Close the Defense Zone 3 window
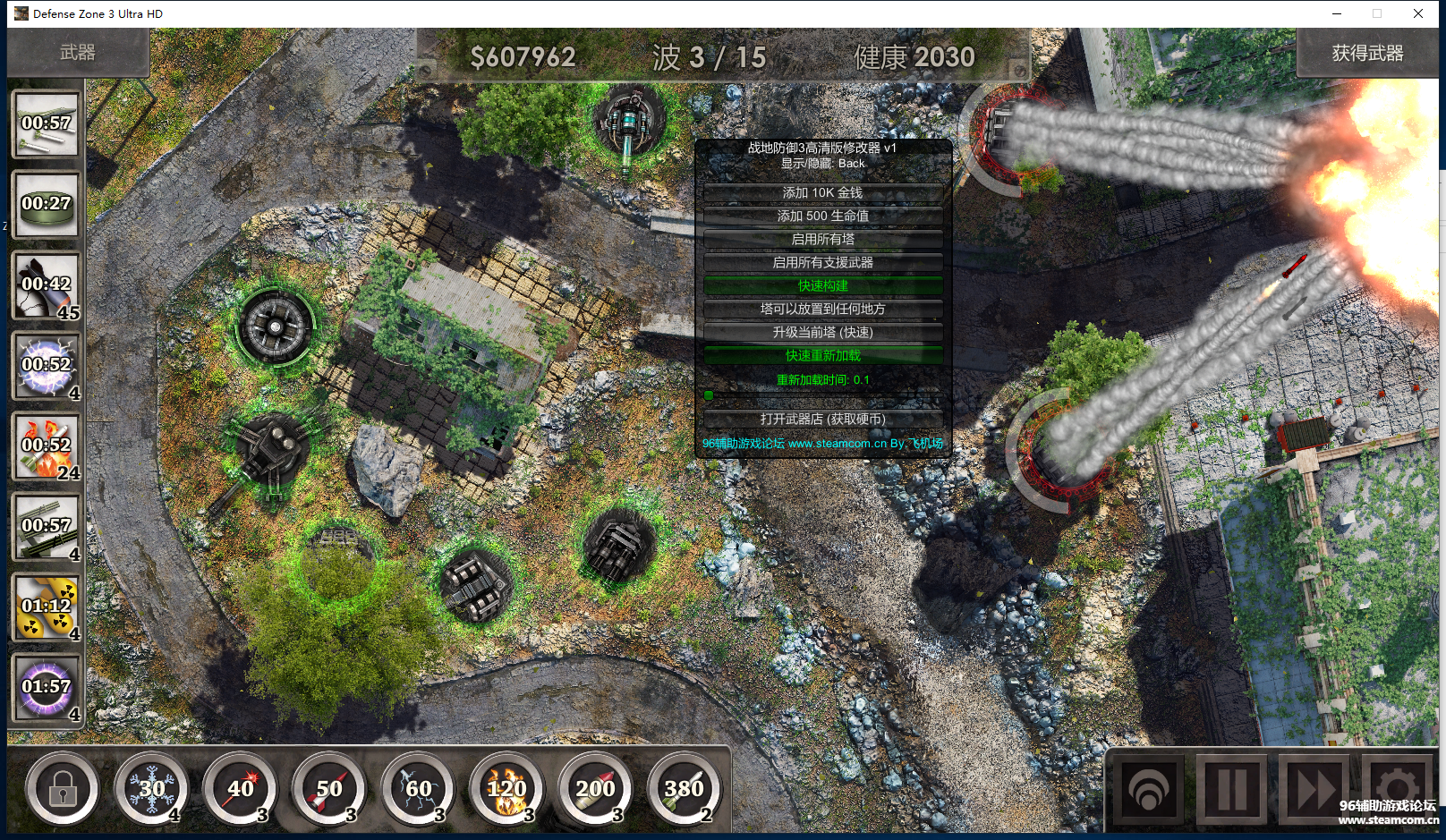This screenshot has height=840, width=1446. (1418, 13)
